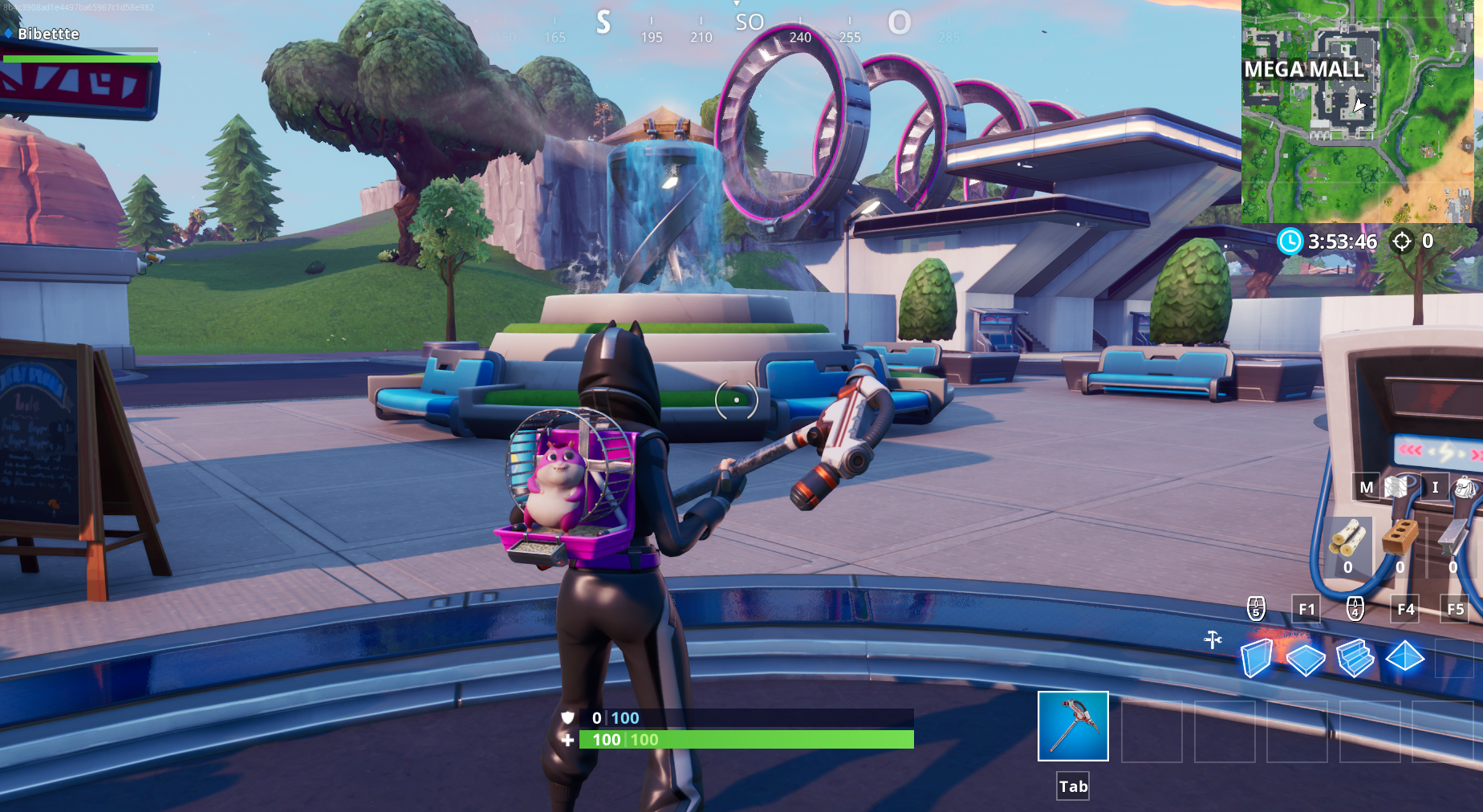Click the player name Bibettte
1483x812 pixels.
pos(48,34)
